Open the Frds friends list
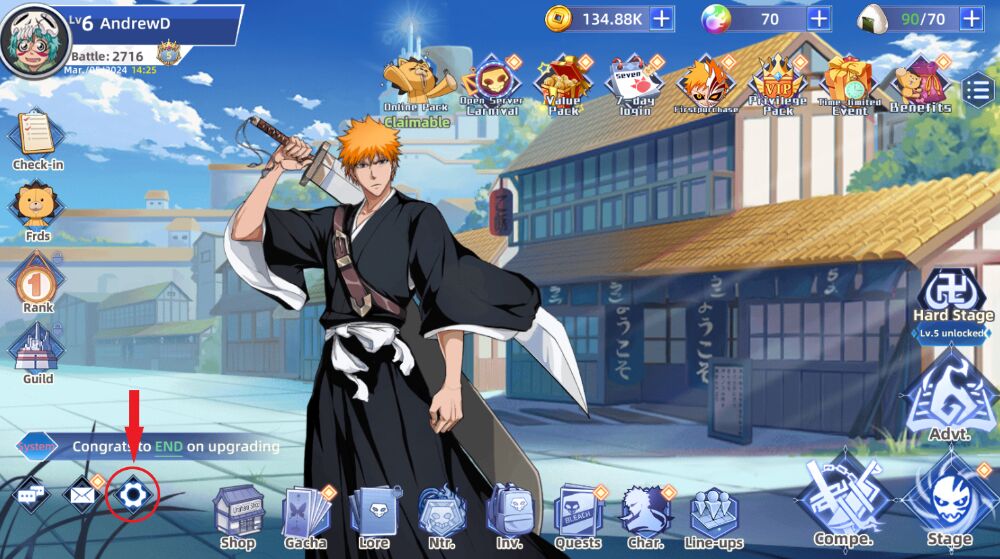 [x=37, y=210]
